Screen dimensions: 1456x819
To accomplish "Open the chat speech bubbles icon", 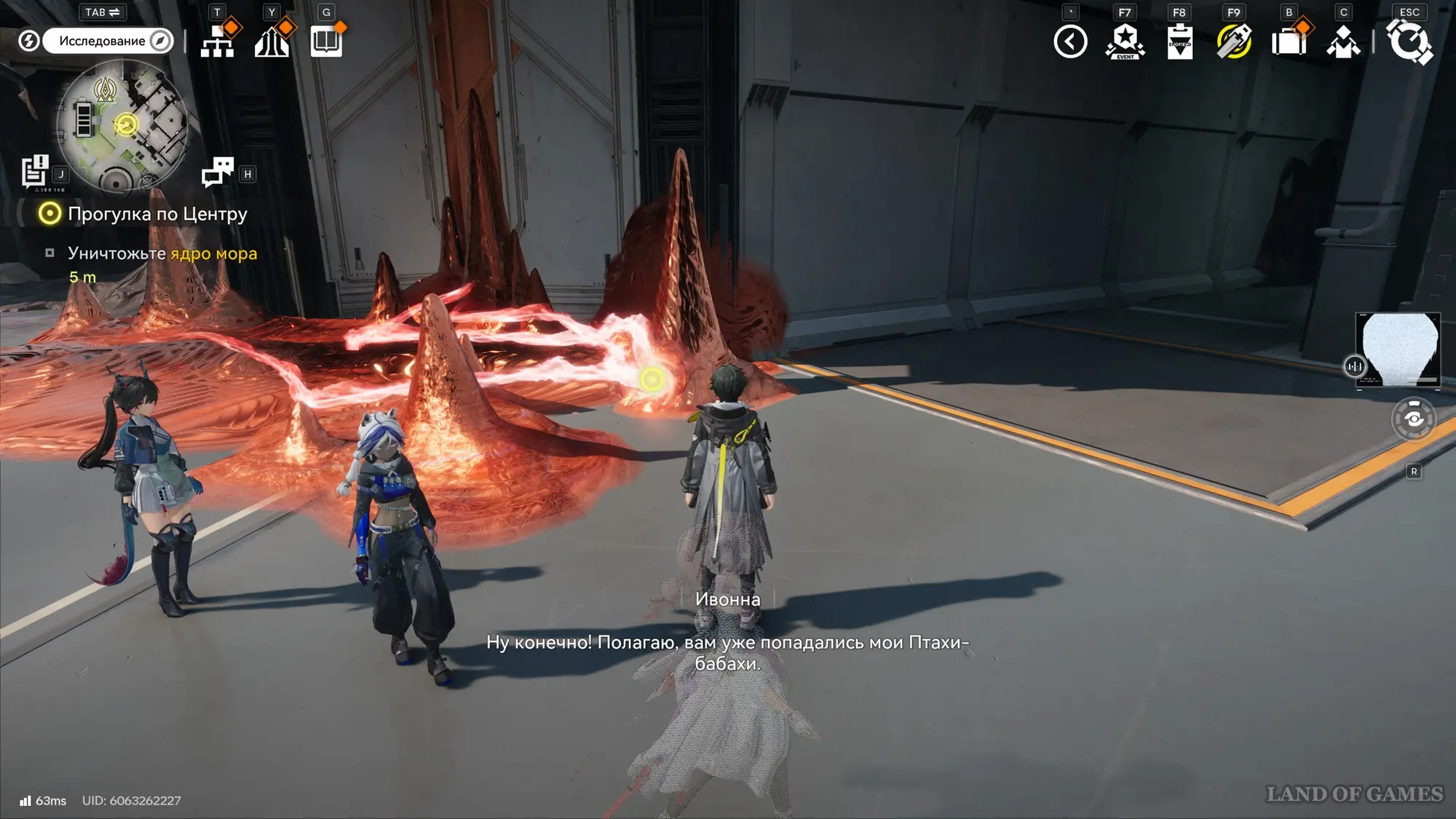I will click(217, 172).
